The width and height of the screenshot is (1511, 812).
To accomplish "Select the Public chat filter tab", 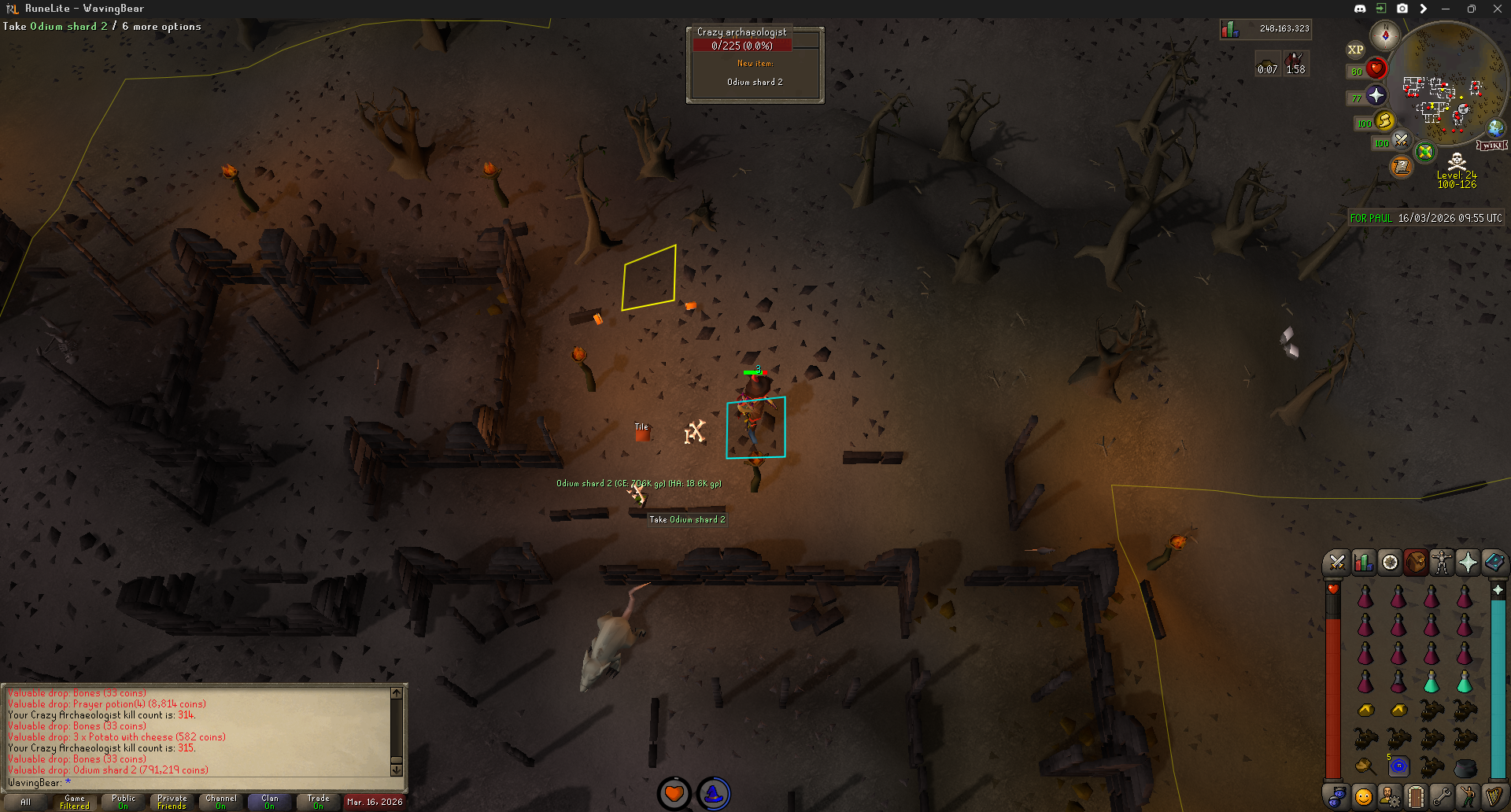I will coord(124,802).
